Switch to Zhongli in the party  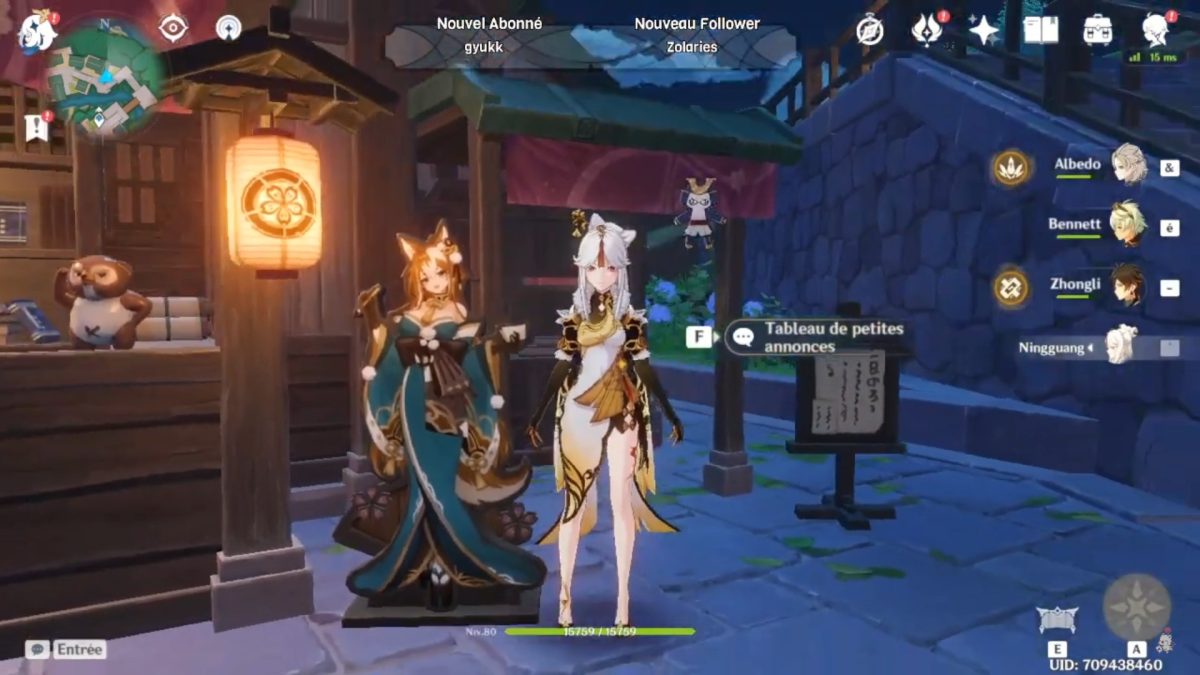click(x=1128, y=286)
